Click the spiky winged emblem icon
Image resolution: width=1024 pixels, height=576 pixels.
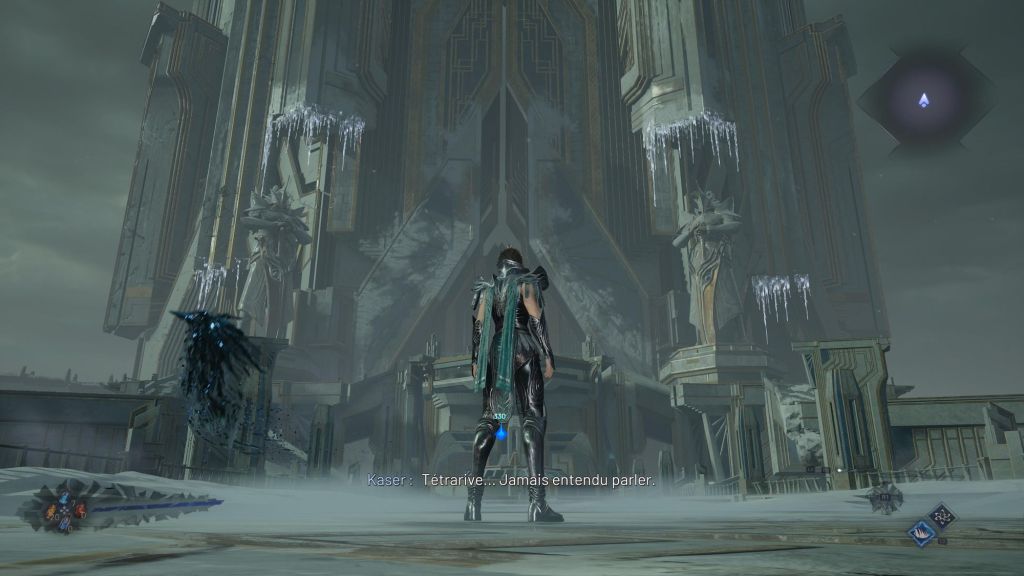point(885,497)
